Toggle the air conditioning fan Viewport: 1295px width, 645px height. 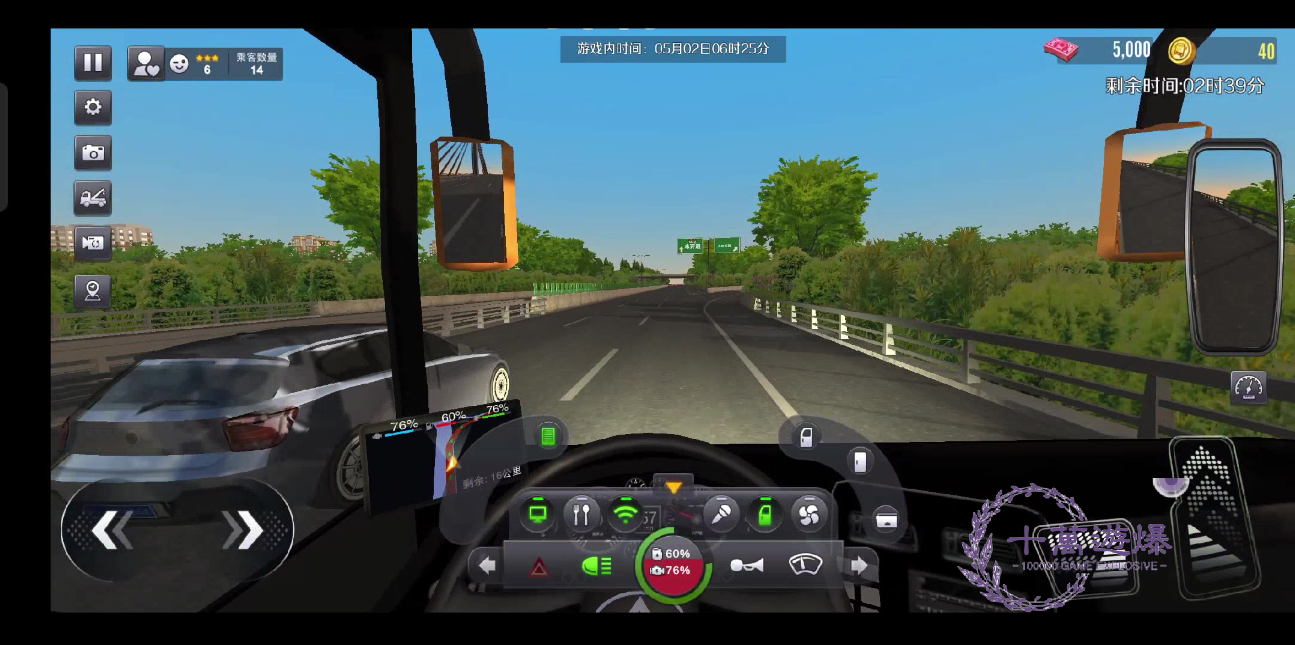tap(807, 515)
